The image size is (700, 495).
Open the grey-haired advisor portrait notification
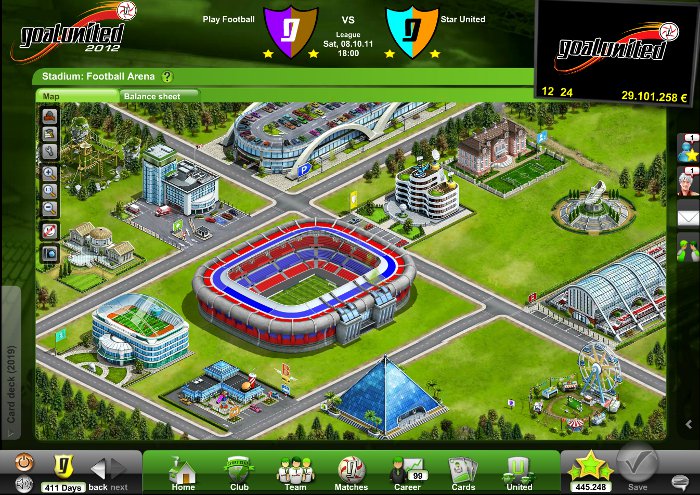tap(687, 183)
